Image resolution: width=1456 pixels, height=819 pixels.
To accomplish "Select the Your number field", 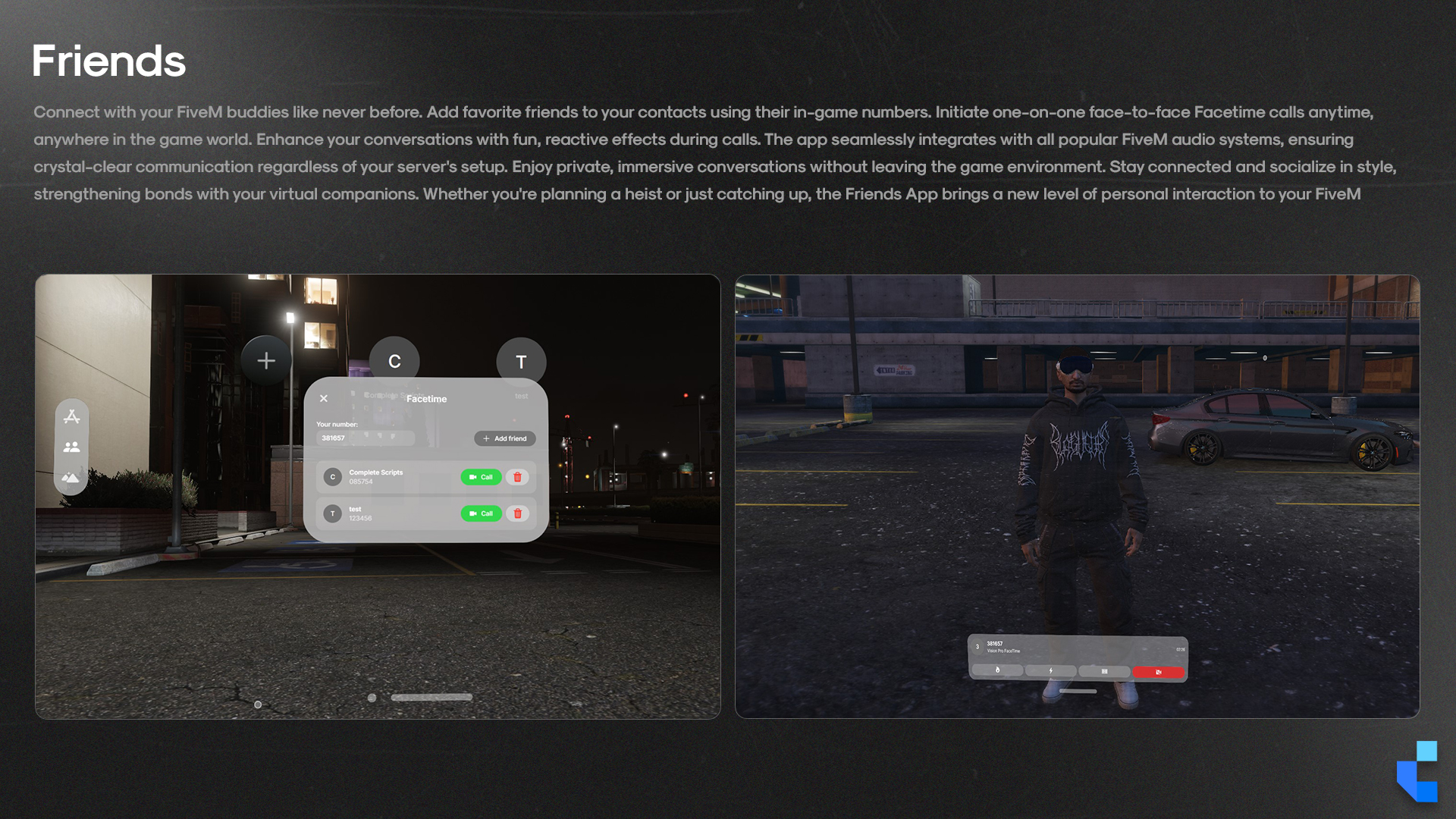I will pos(365,438).
